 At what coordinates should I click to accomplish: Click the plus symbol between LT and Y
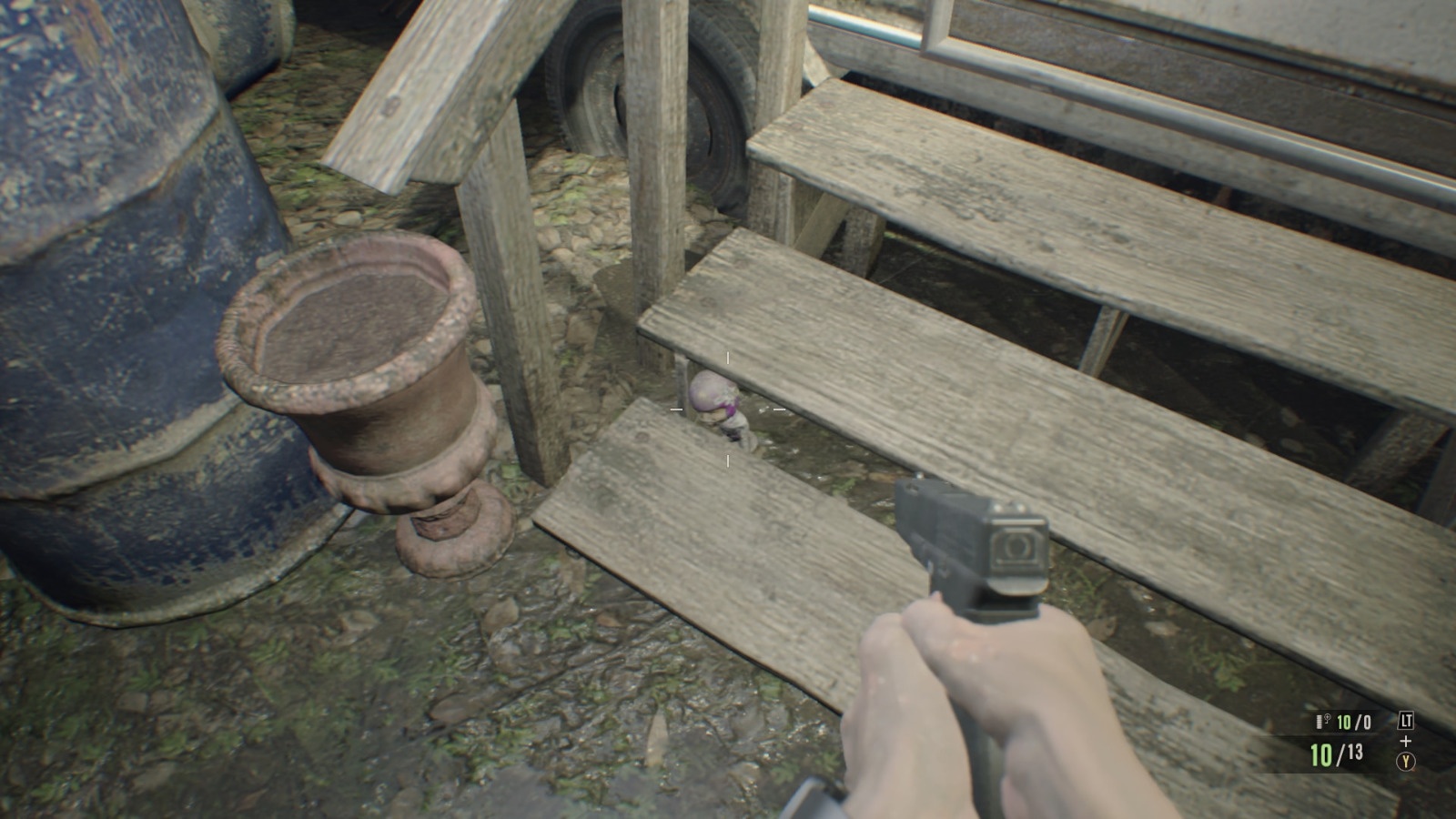(1406, 741)
